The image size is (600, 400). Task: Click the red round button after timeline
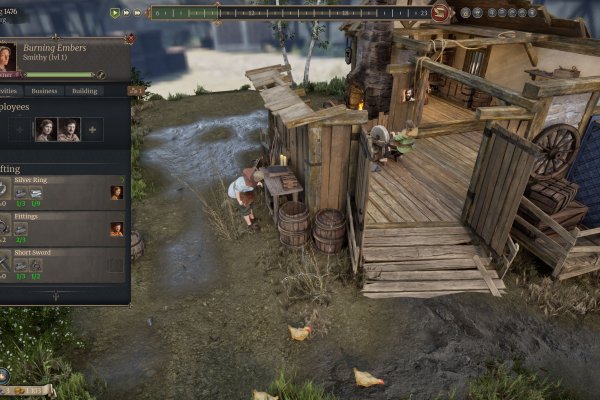[441, 13]
